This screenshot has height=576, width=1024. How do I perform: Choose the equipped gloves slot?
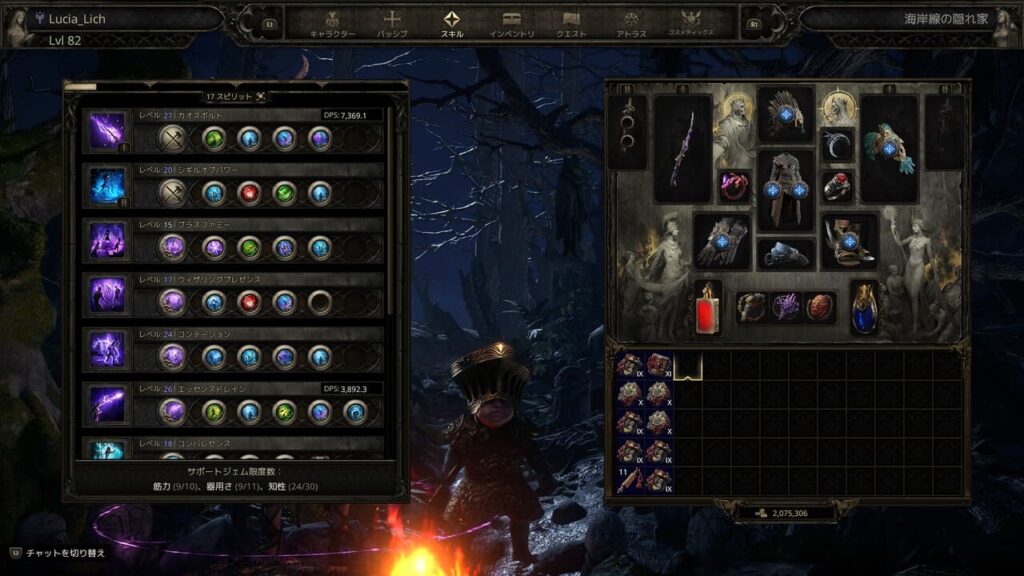(721, 241)
